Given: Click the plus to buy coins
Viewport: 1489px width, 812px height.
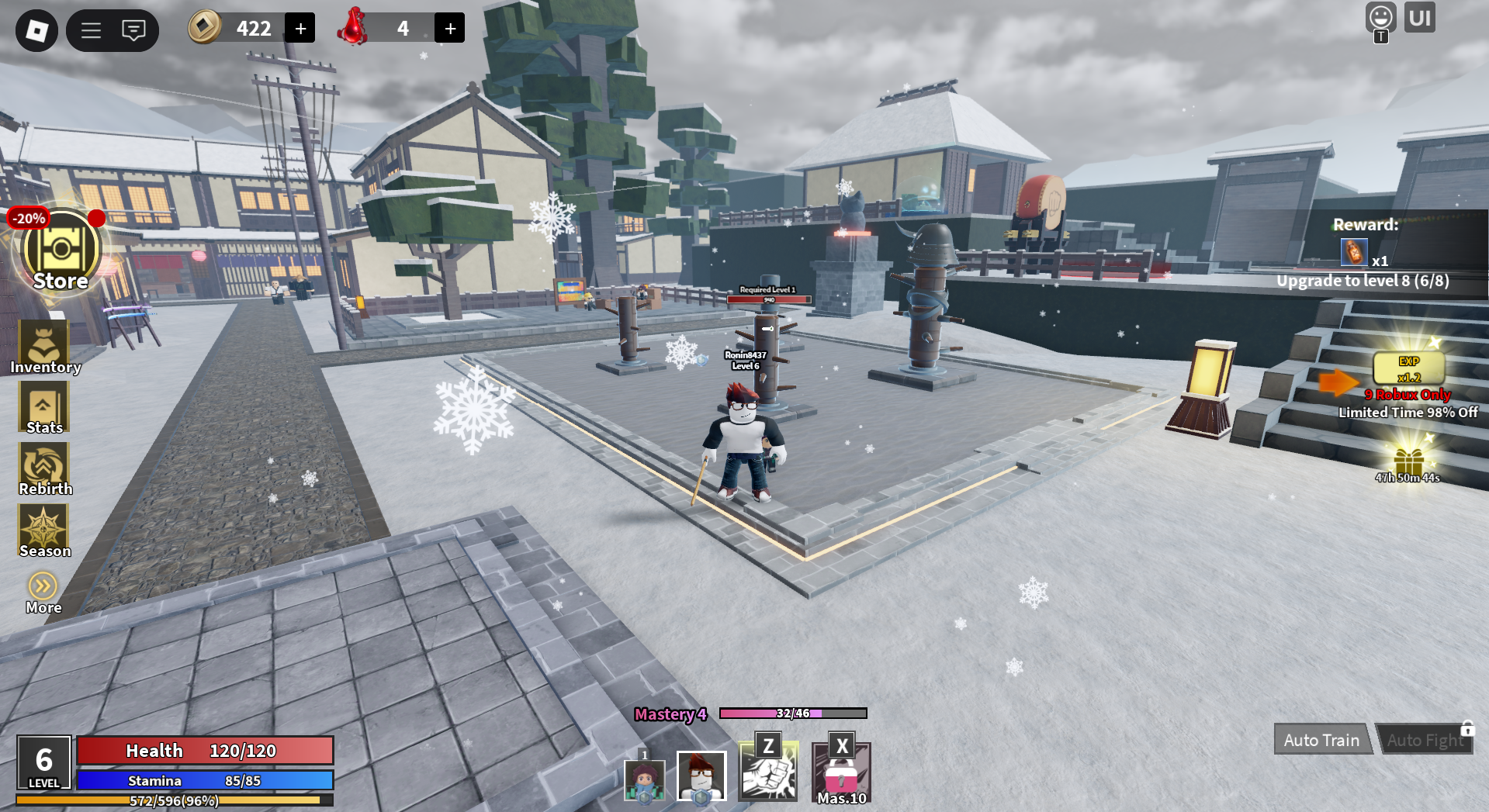Looking at the screenshot, I should tap(300, 27).
